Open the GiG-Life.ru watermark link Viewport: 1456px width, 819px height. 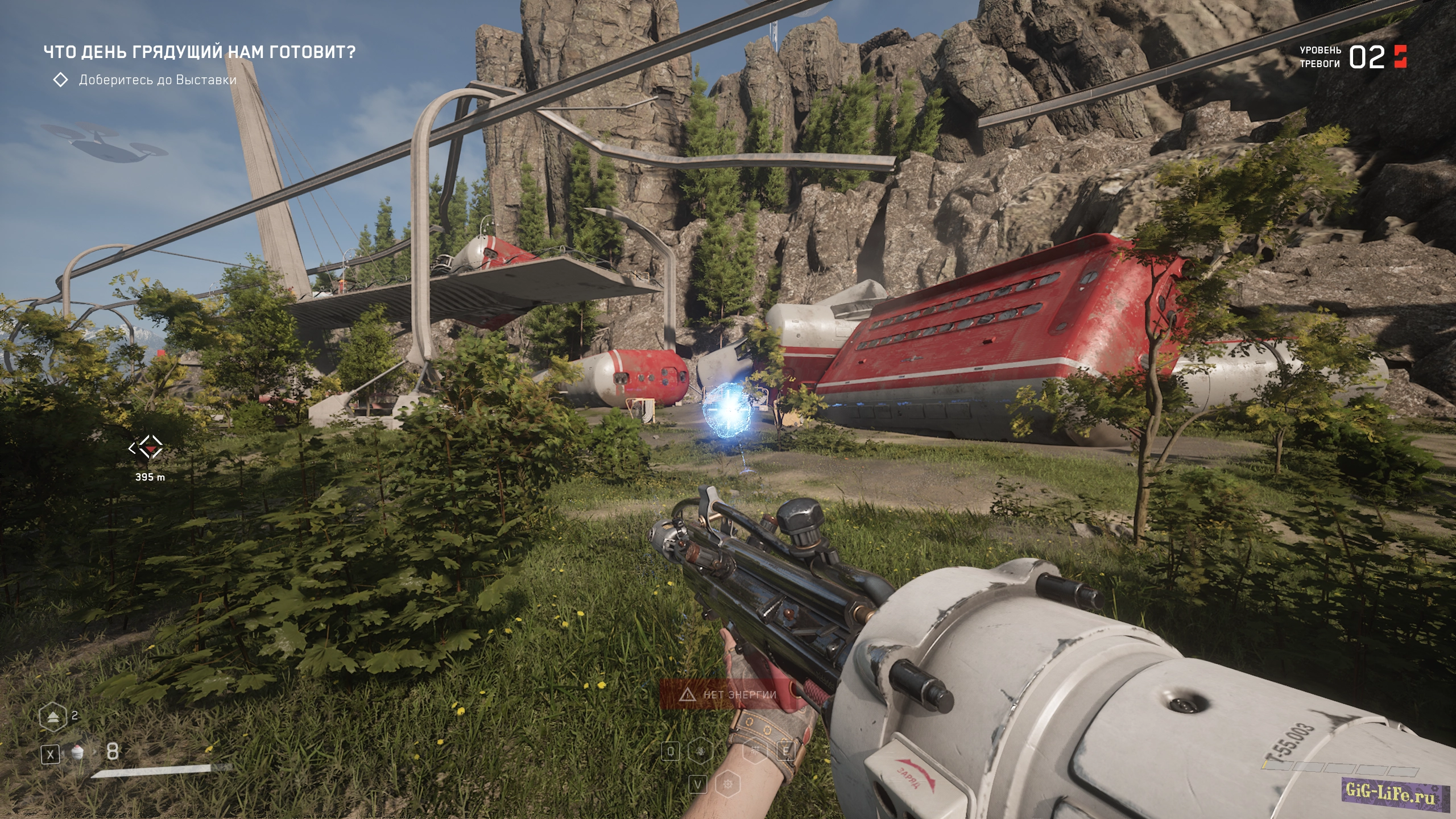pos(1390,792)
